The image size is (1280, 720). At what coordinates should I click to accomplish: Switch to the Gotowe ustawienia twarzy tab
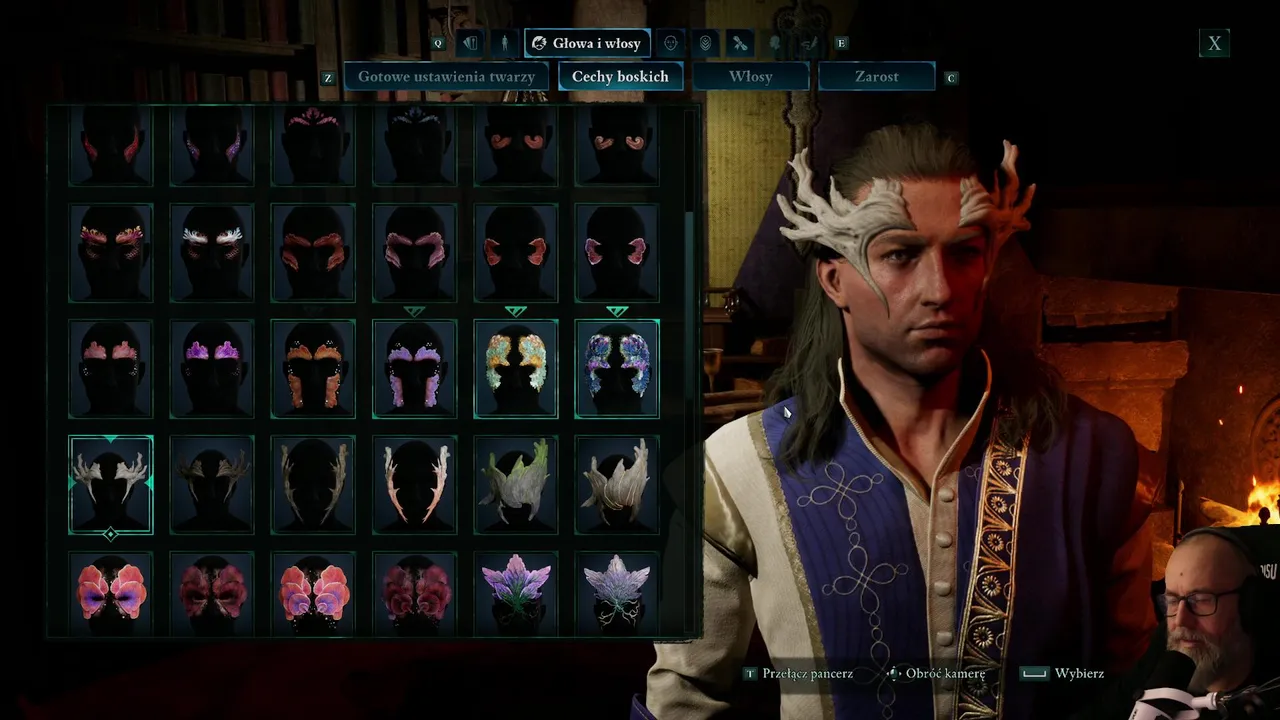tap(446, 77)
